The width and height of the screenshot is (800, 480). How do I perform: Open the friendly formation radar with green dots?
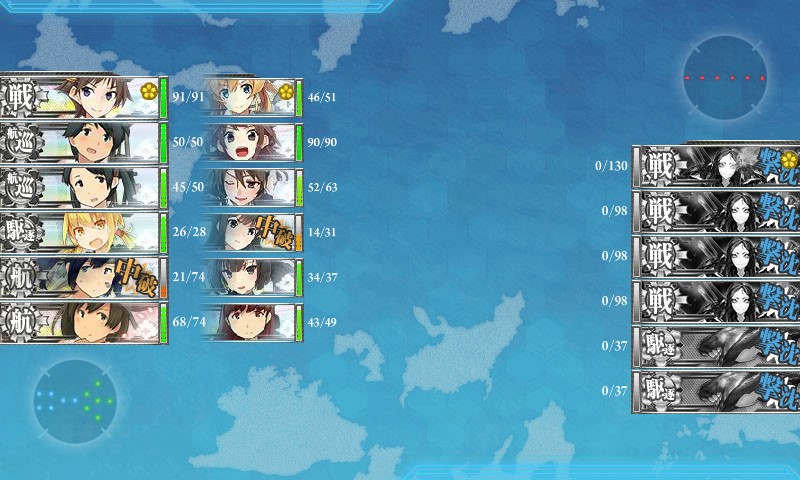tap(75, 400)
